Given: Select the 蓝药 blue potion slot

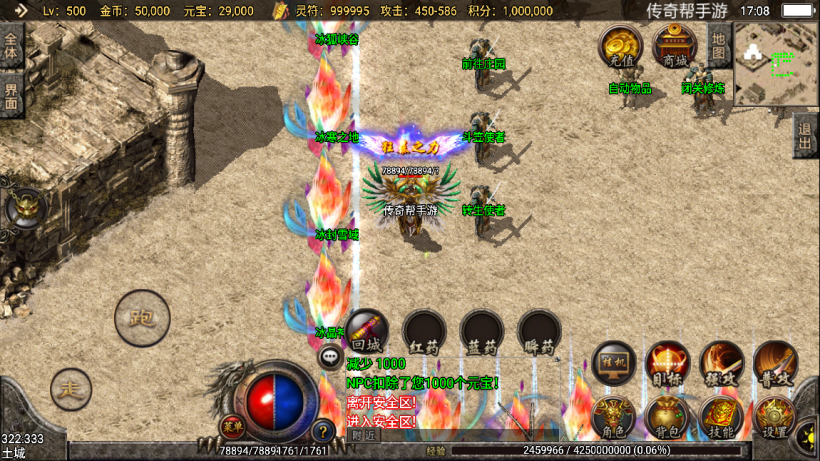Looking at the screenshot, I should [x=482, y=332].
